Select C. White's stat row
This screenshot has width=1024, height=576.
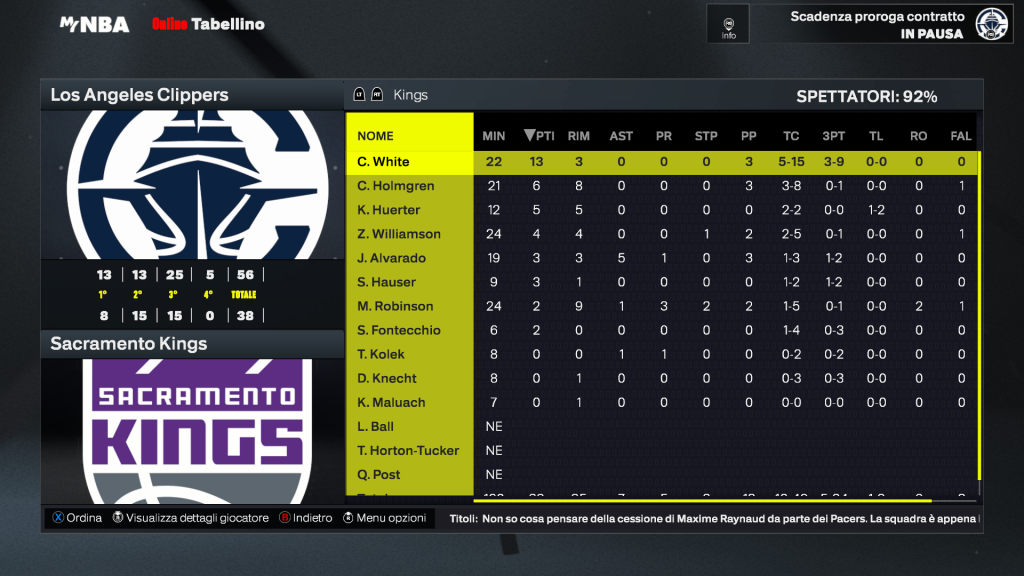pyautogui.click(x=384, y=162)
